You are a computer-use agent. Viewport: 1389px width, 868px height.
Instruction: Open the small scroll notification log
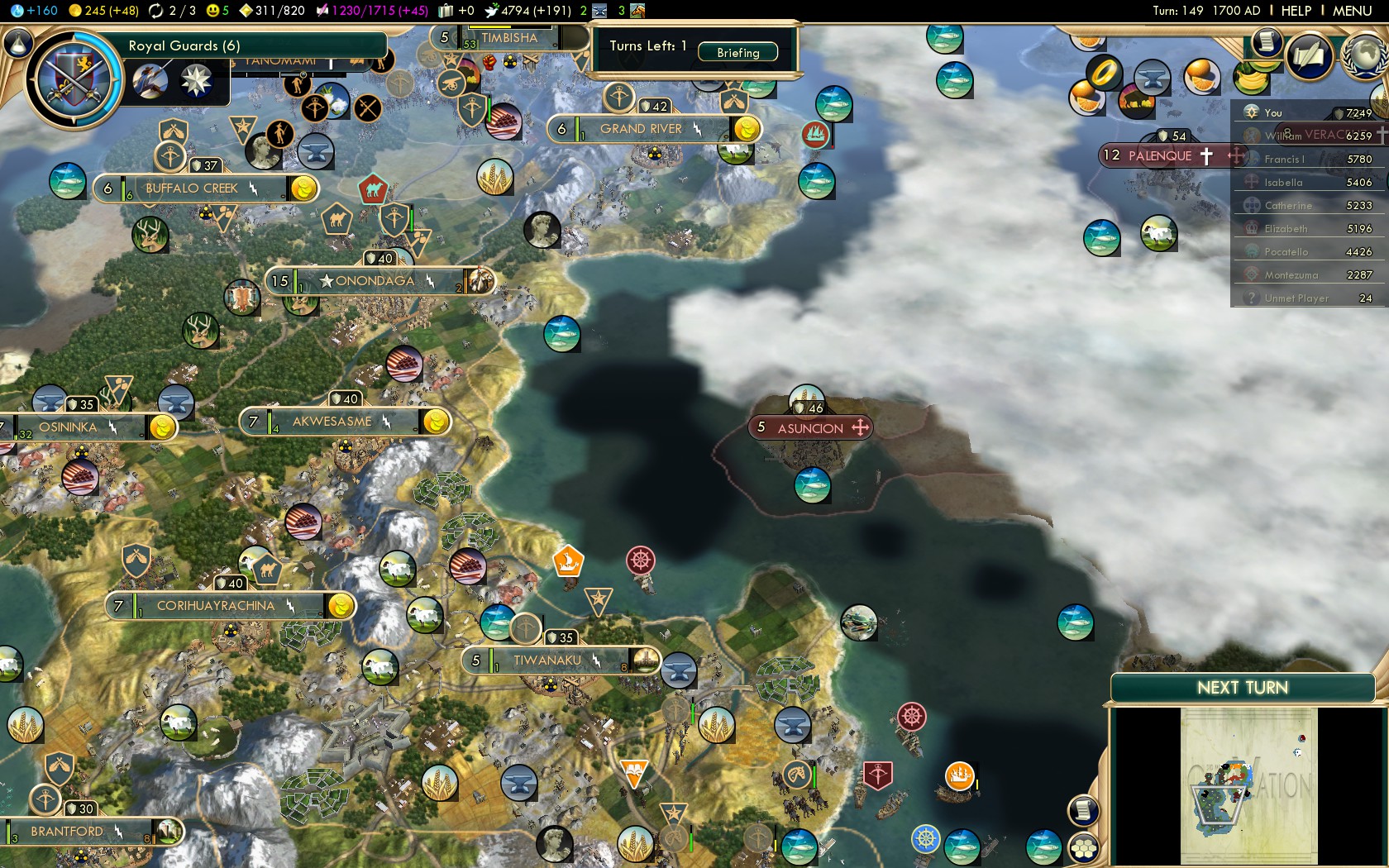(1266, 42)
